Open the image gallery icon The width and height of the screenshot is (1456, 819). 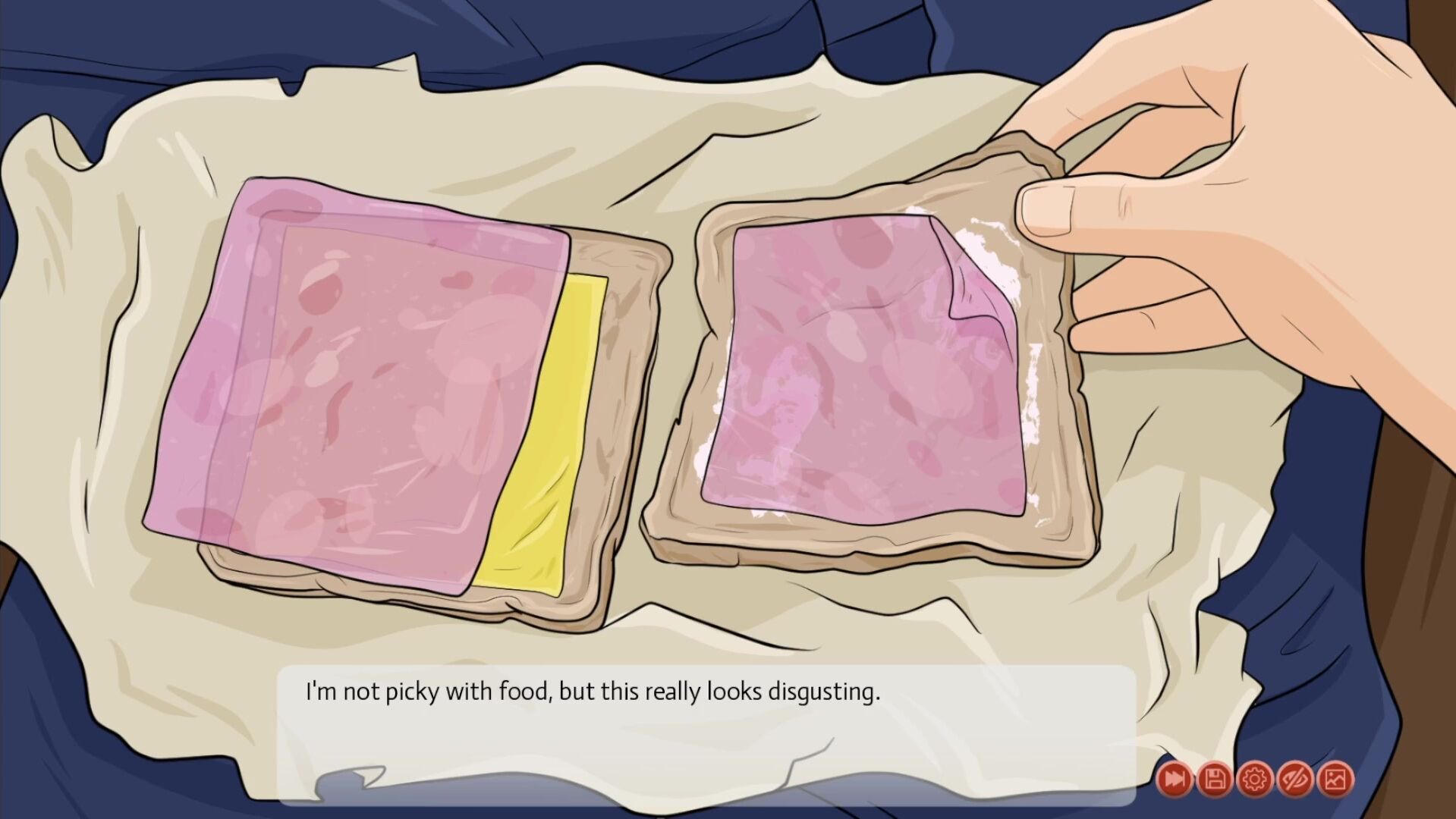tap(1335, 779)
